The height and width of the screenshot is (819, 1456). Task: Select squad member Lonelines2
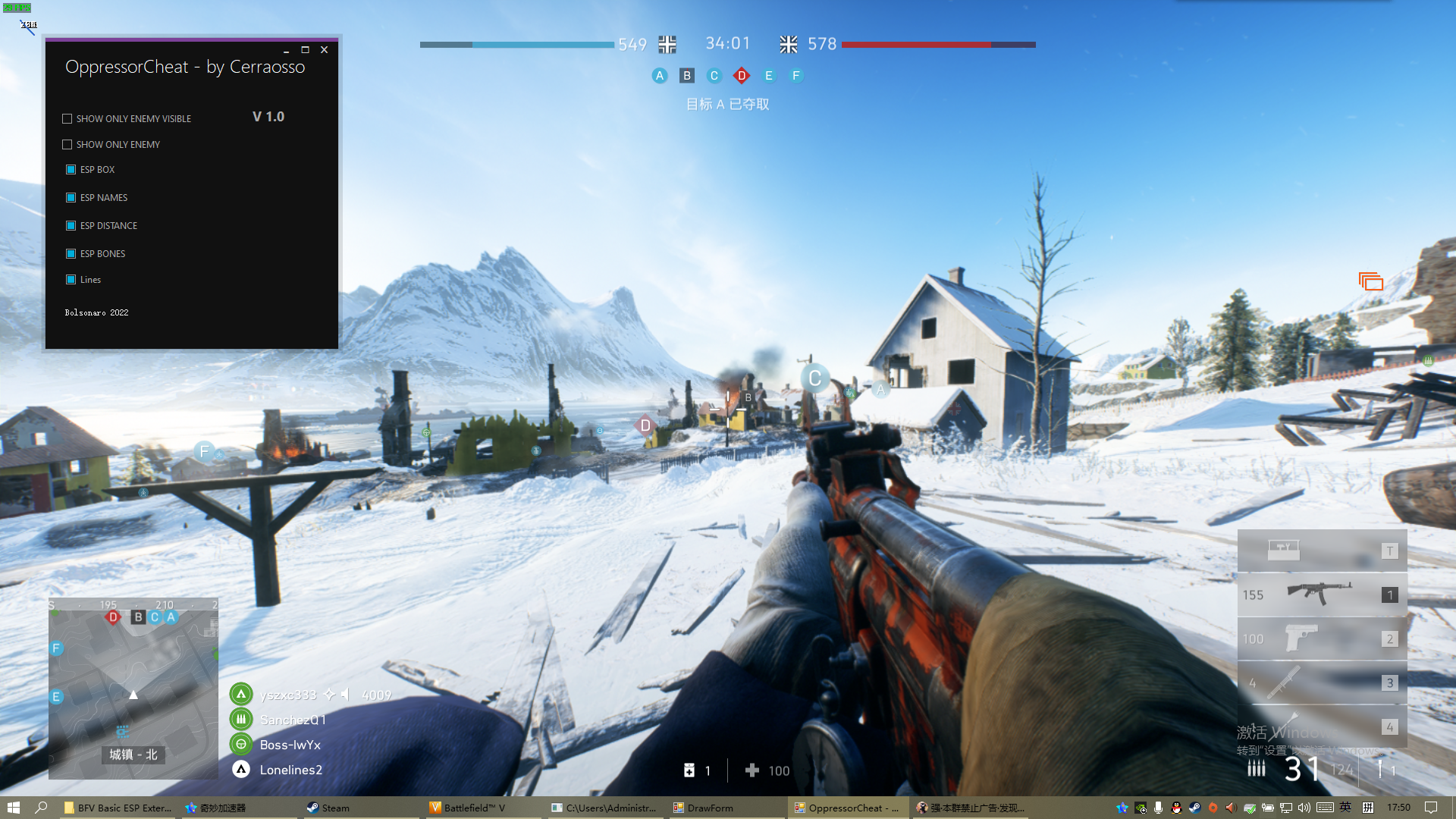pos(290,770)
